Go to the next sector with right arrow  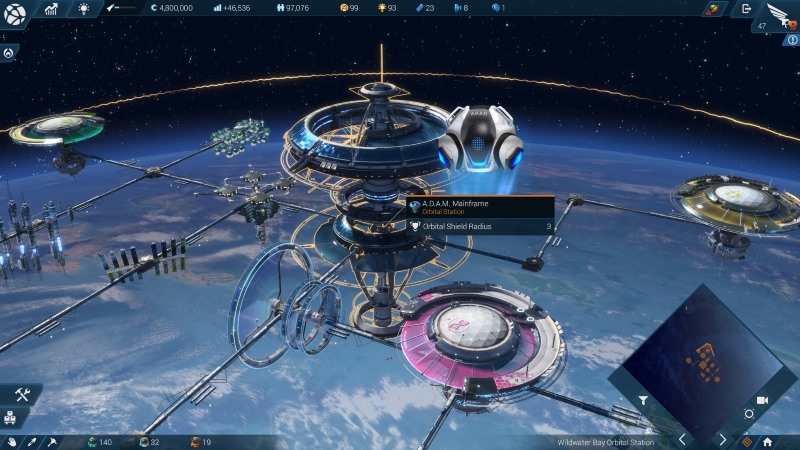pos(723,439)
